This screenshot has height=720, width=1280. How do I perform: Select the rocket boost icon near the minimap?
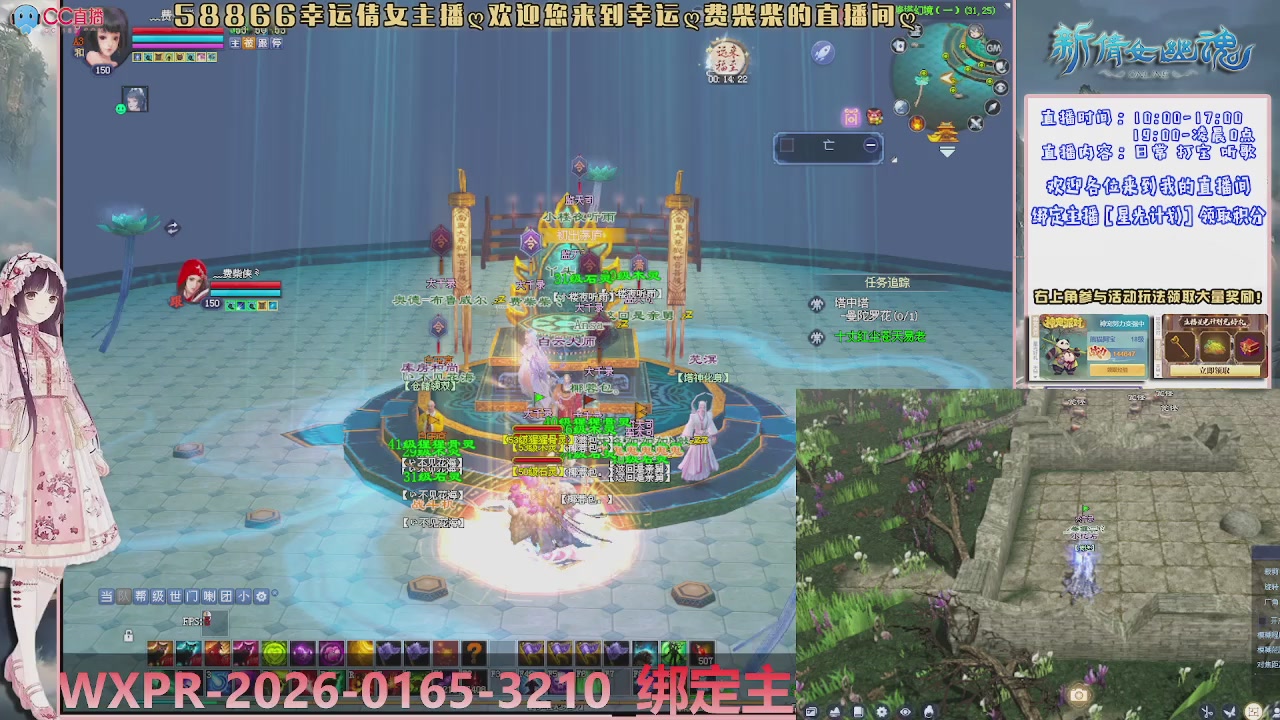[x=821, y=51]
